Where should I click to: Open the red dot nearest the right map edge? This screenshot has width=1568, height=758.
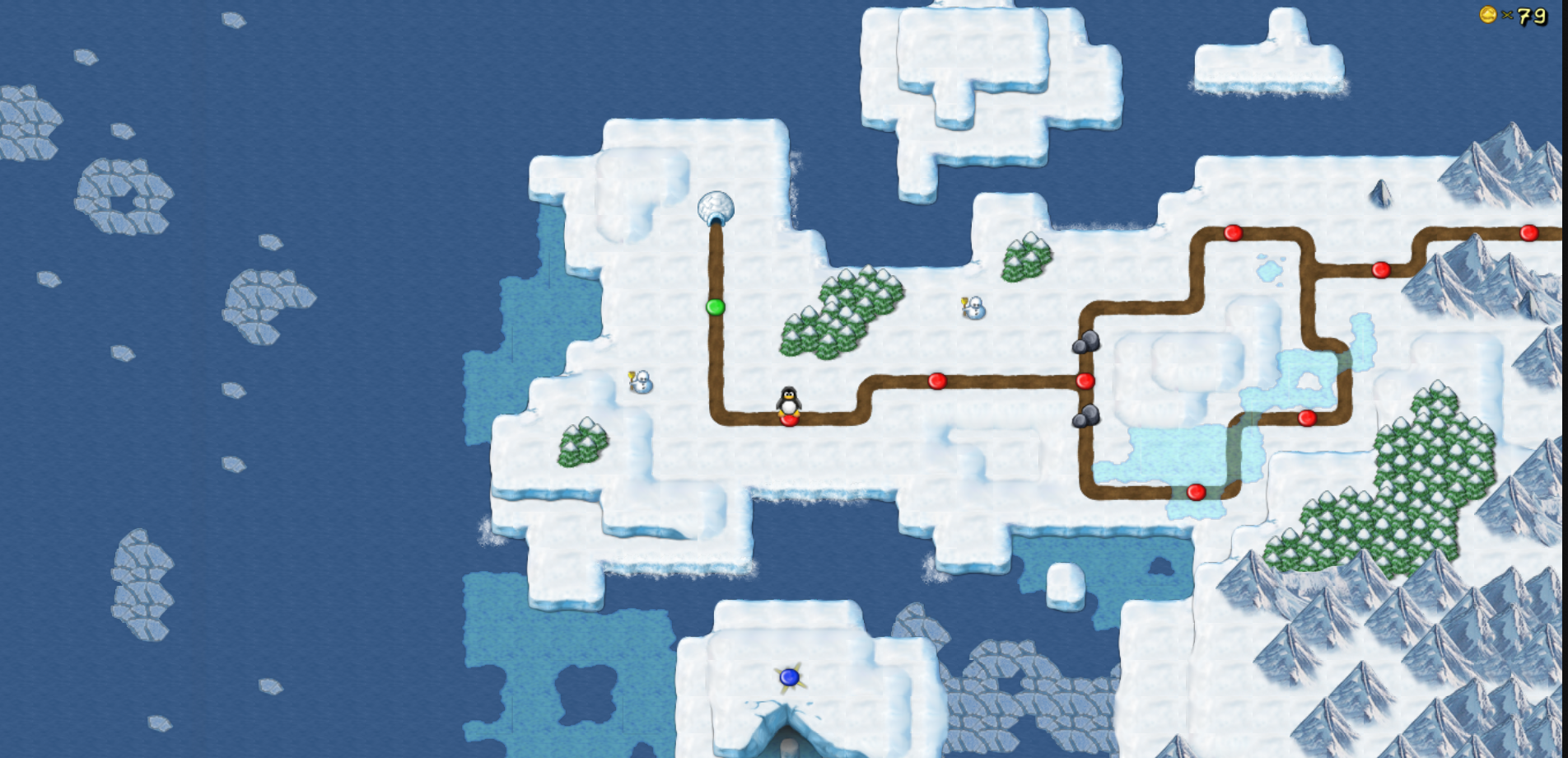click(1530, 232)
